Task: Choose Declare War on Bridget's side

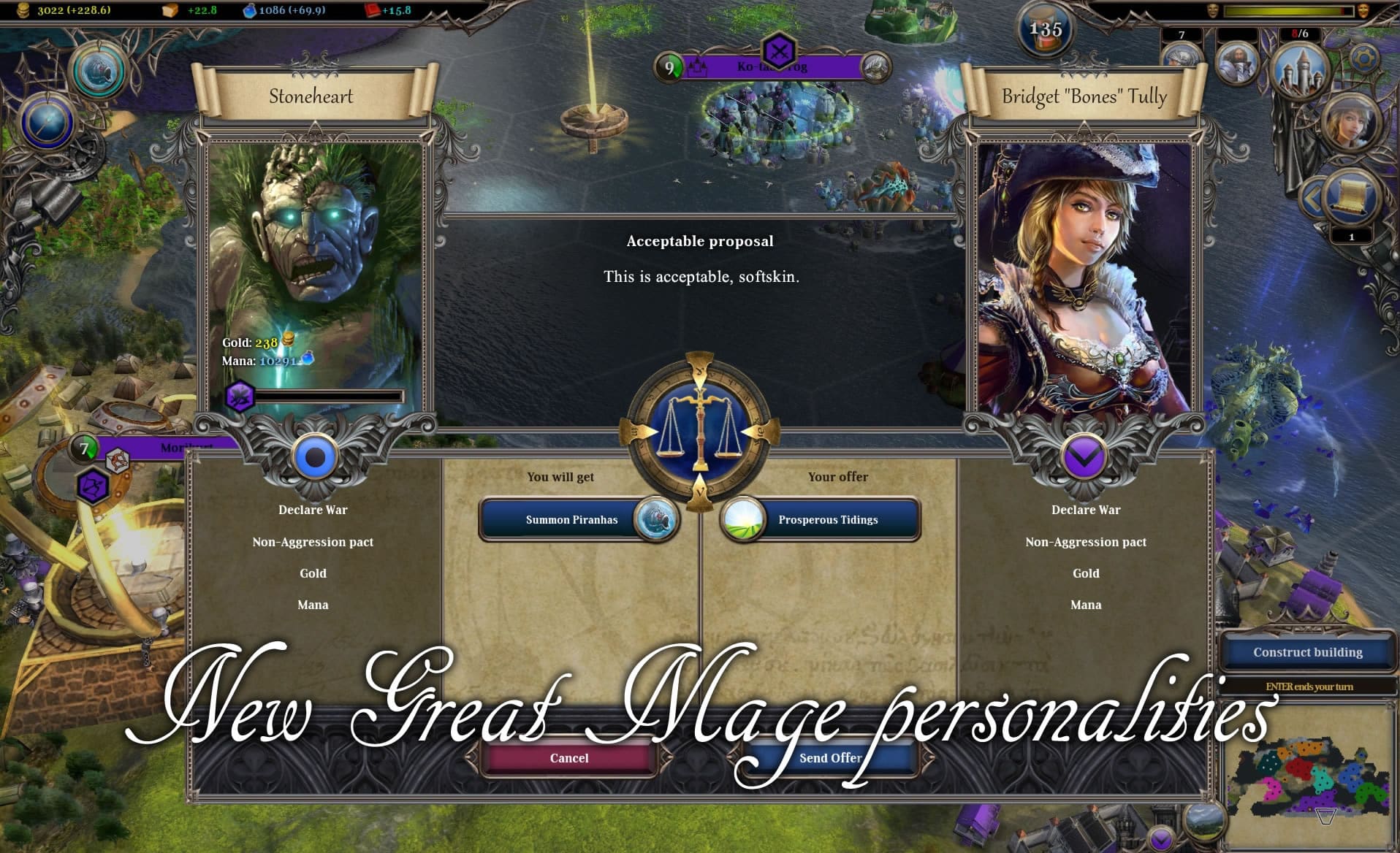Action: click(x=1086, y=510)
